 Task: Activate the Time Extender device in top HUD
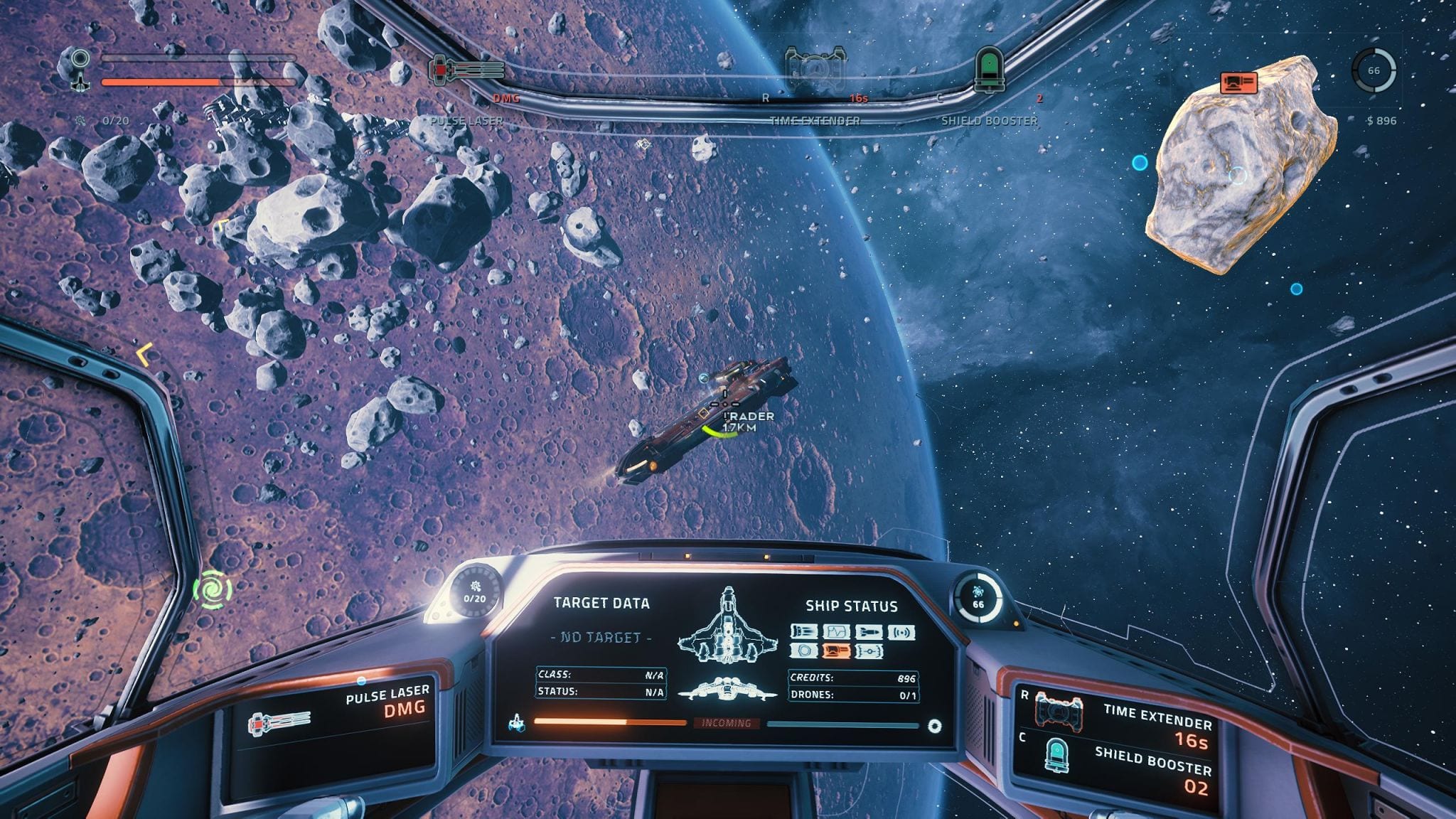tap(815, 69)
